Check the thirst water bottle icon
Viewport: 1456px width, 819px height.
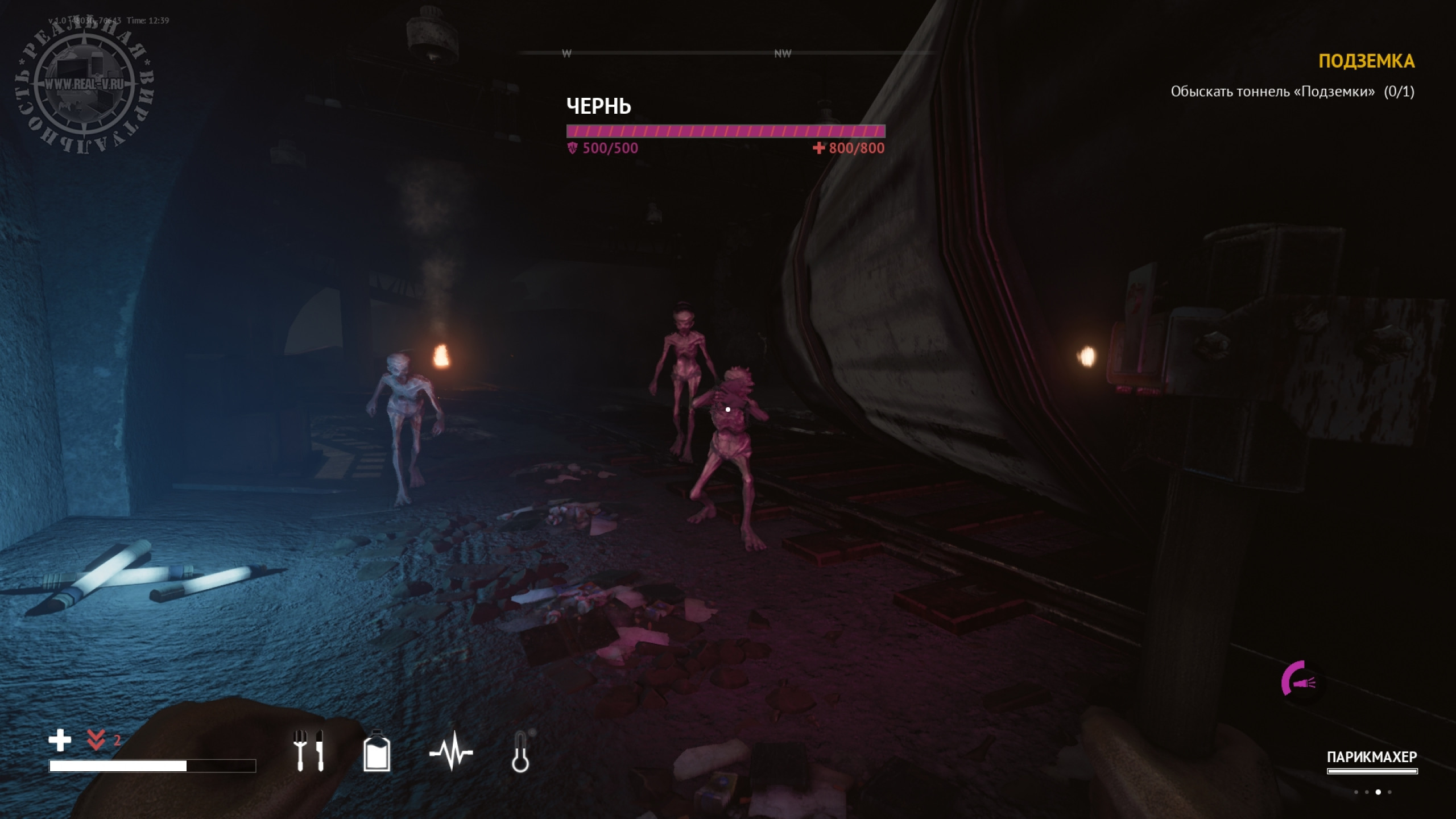pos(377,751)
